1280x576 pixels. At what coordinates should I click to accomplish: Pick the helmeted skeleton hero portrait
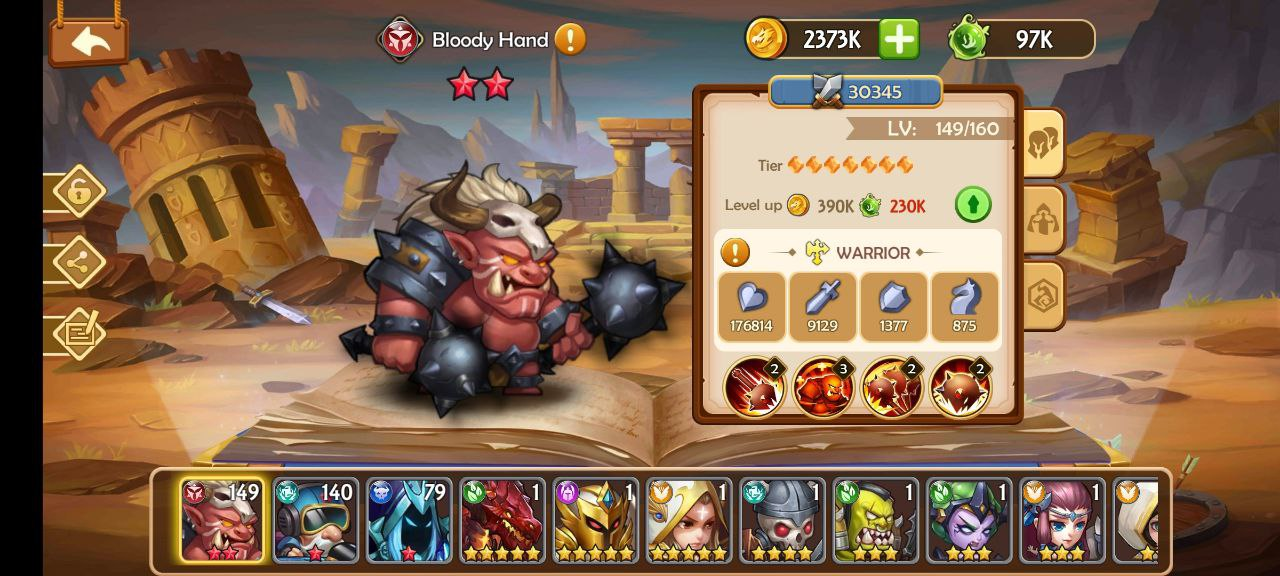point(781,521)
